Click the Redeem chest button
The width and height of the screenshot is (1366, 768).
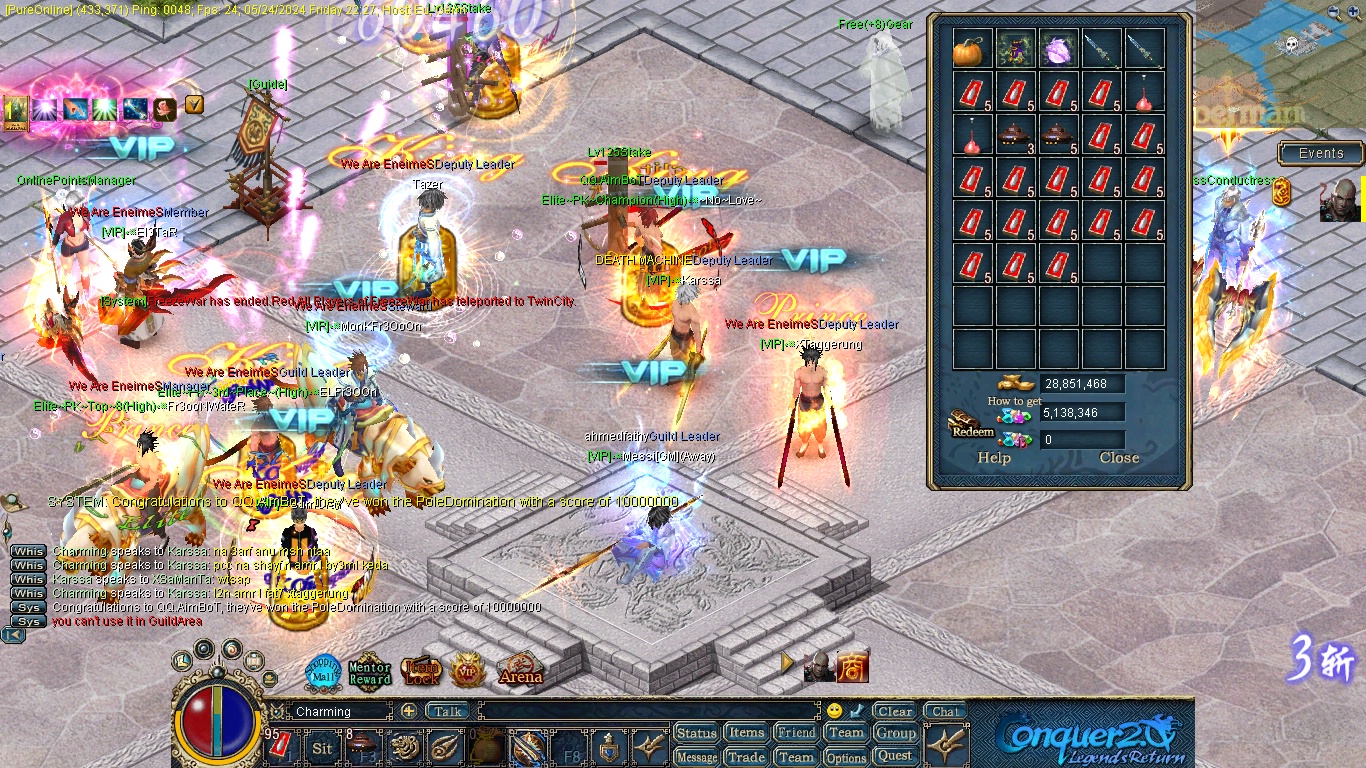tap(971, 426)
